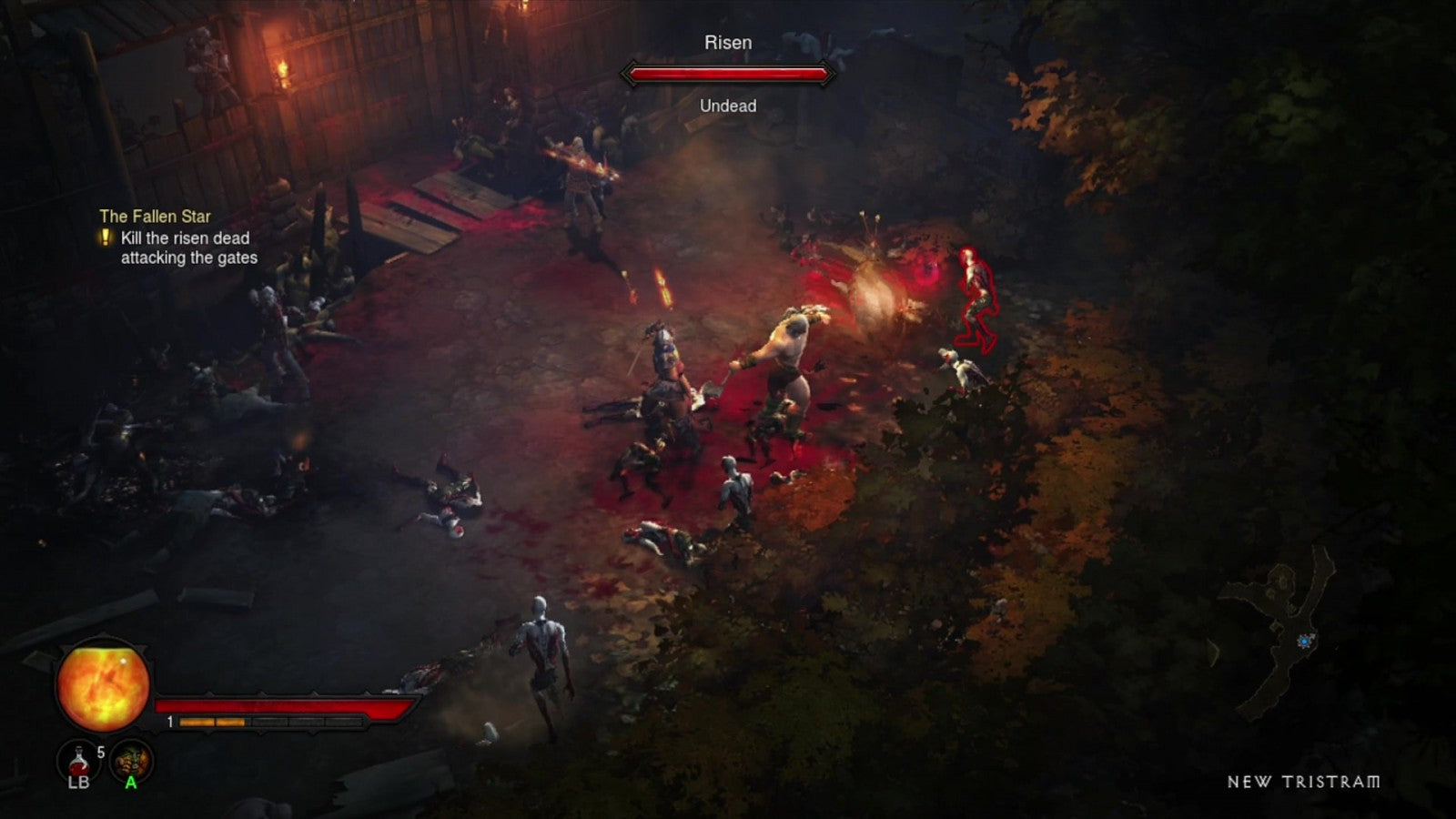1456x819 pixels.
Task: Click the LB button label under the potion
Action: click(x=77, y=781)
